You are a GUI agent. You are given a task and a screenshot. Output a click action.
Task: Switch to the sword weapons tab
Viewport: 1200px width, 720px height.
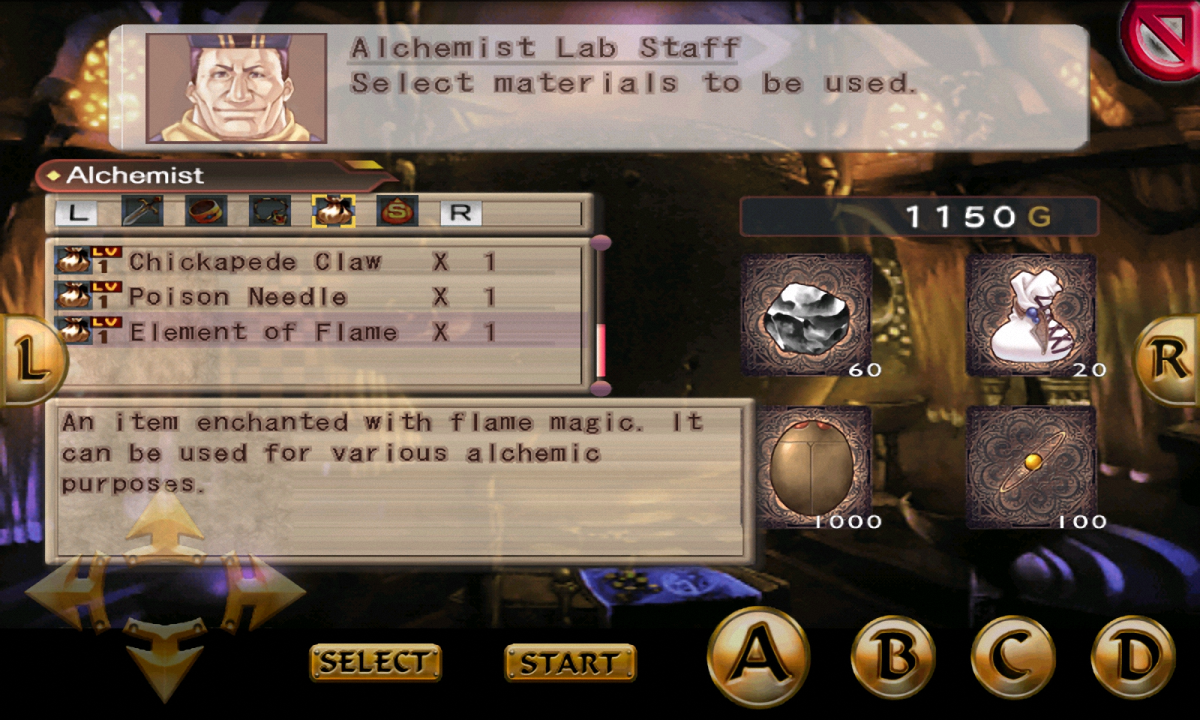pyautogui.click(x=141, y=211)
